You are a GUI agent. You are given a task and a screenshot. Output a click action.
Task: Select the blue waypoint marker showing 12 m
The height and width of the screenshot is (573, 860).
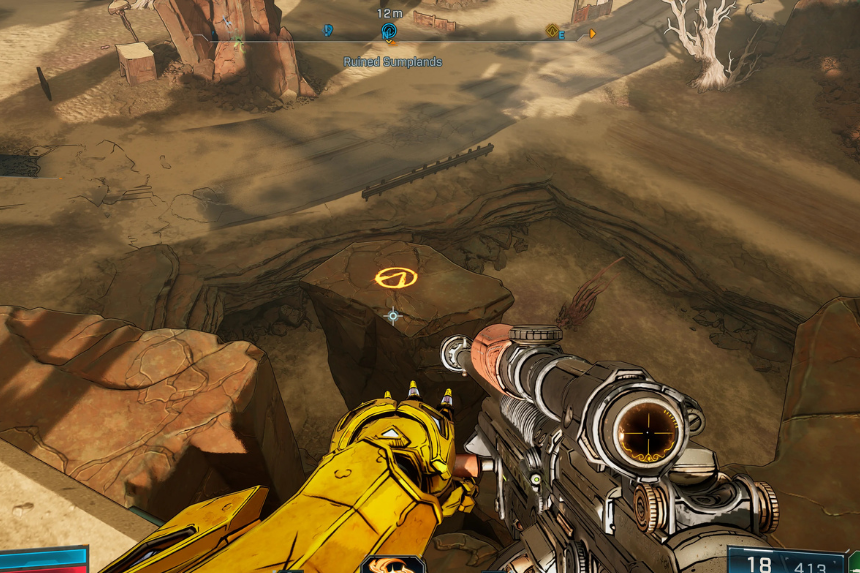pyautogui.click(x=389, y=32)
